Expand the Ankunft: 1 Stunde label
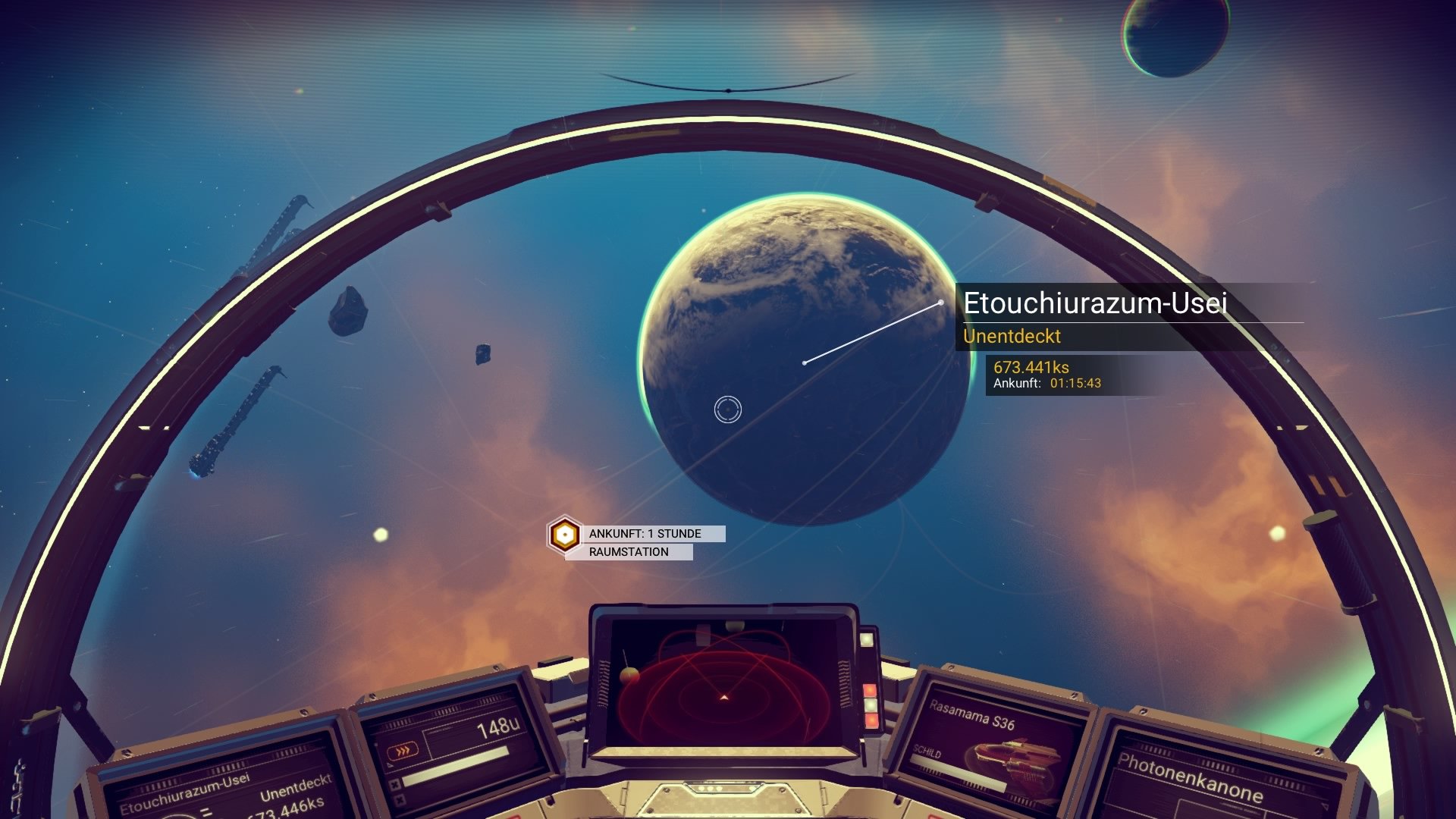1456x819 pixels. [x=644, y=533]
